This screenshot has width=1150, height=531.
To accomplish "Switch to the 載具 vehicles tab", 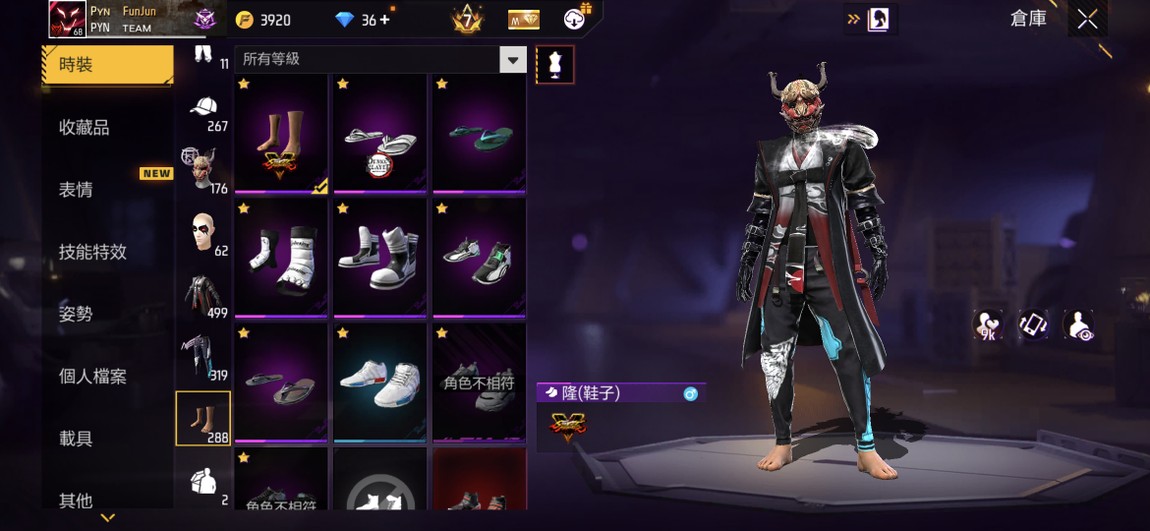I will (76, 439).
